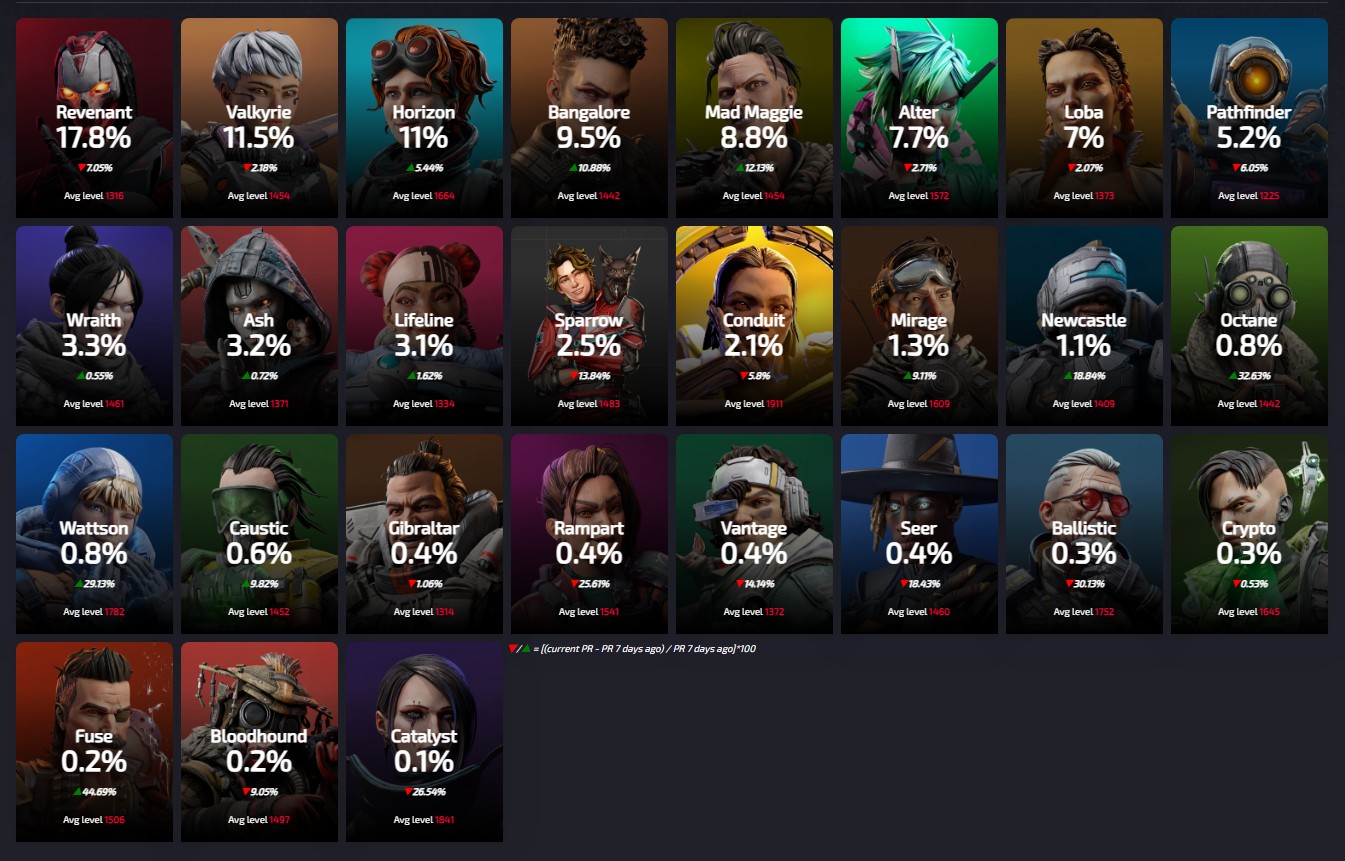Click the Wattson card

[x=94, y=534]
